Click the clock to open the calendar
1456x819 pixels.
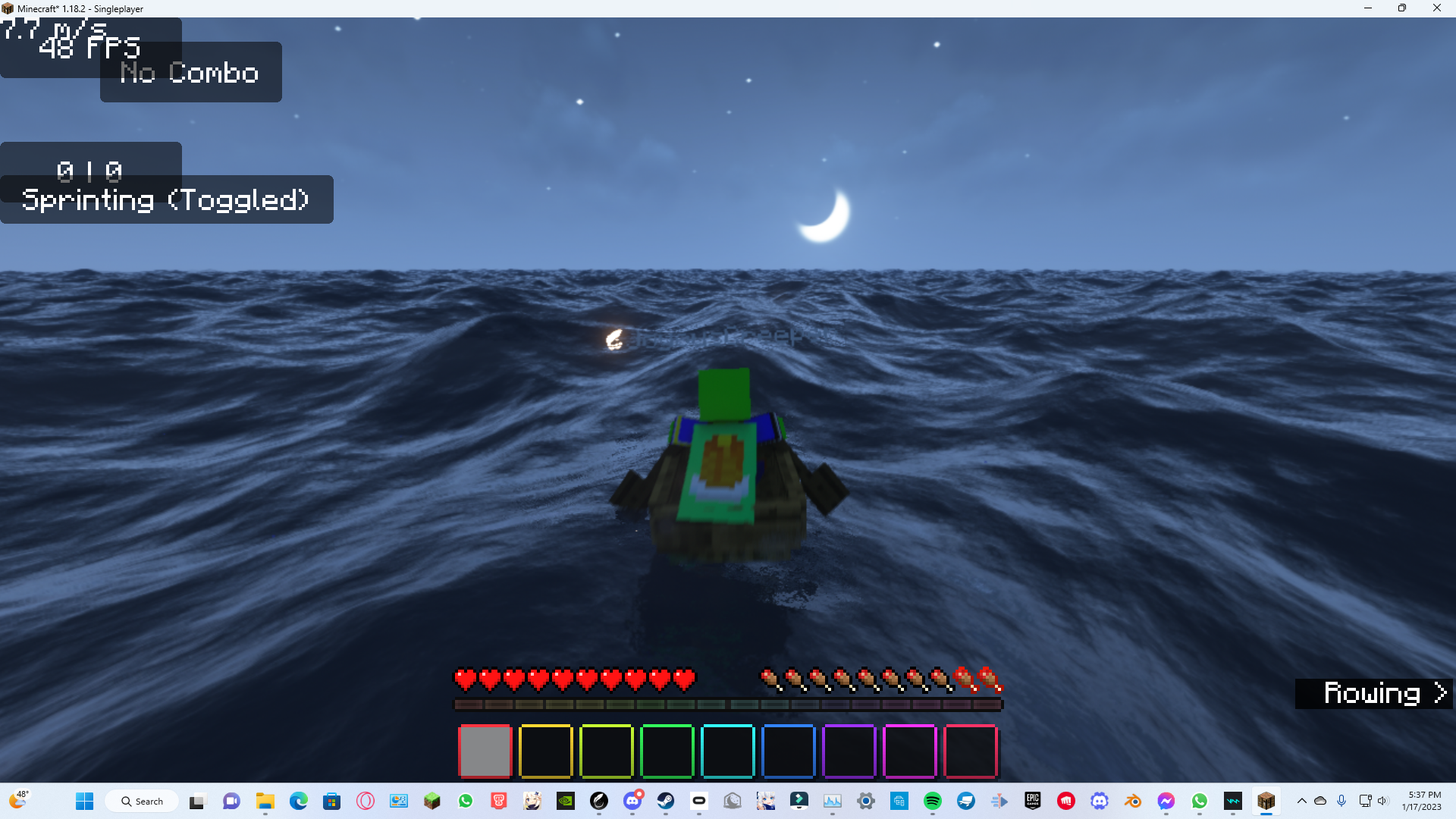click(x=1422, y=800)
